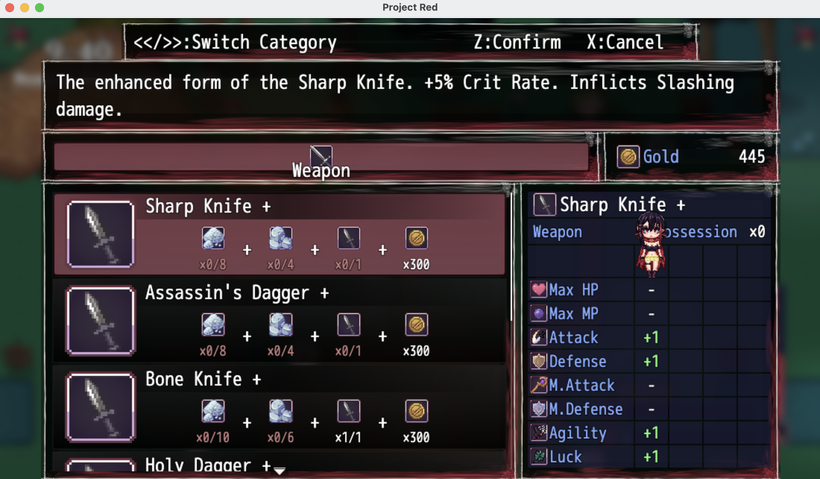Viewport: 820px width, 479px height.
Task: Select the Holy Dagger + entry
Action: [x=208, y=466]
